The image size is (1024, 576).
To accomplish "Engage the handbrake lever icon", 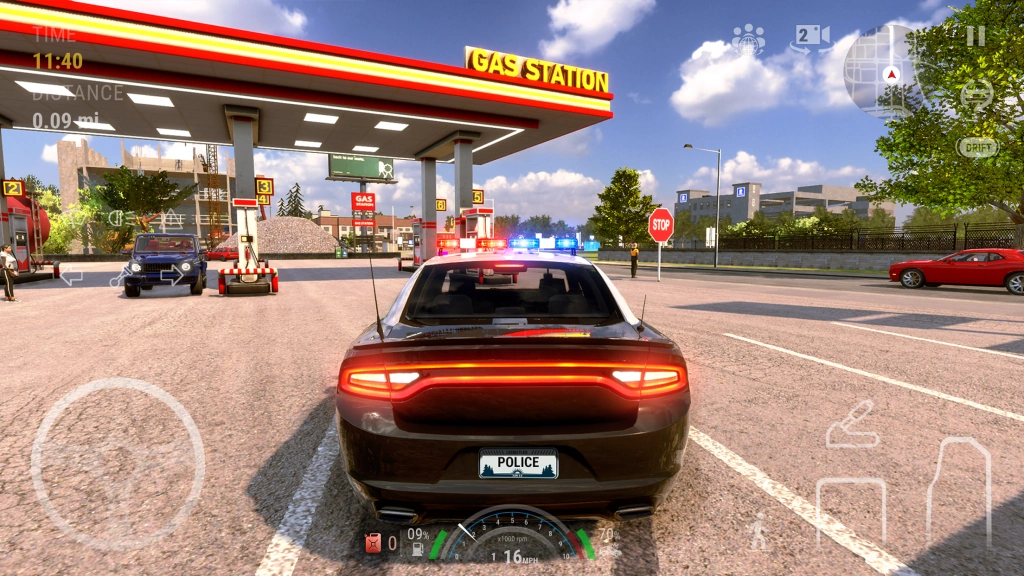I will click(853, 424).
